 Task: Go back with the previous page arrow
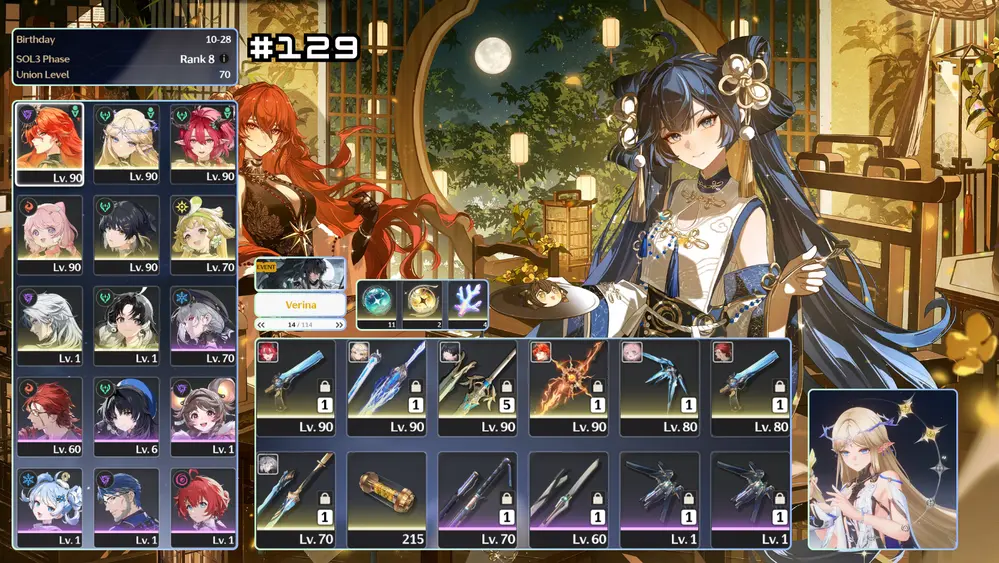(262, 325)
